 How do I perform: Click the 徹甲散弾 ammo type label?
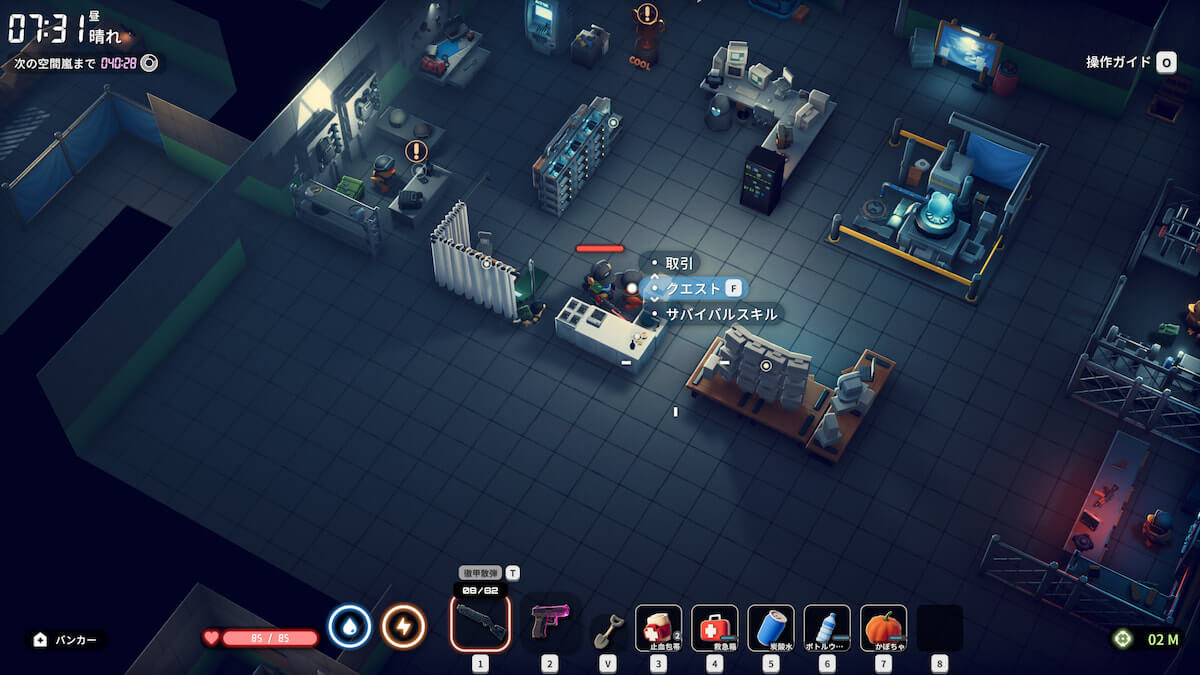[x=481, y=573]
